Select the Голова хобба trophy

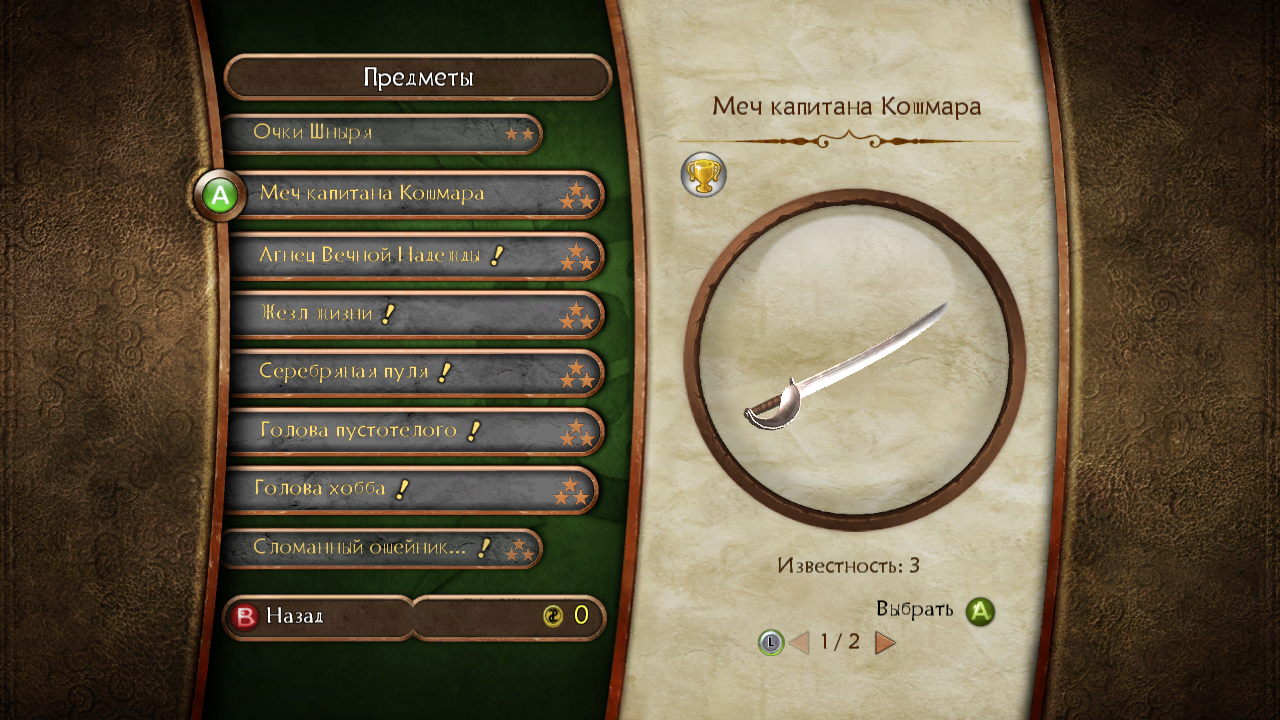[x=410, y=490]
